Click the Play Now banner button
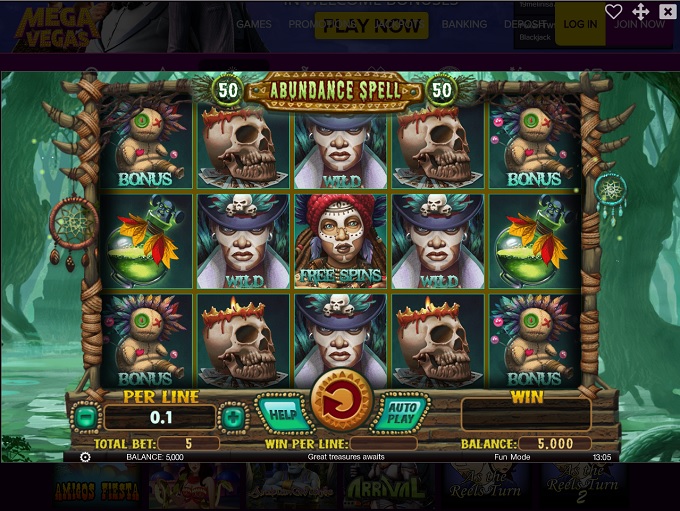 coord(371,25)
